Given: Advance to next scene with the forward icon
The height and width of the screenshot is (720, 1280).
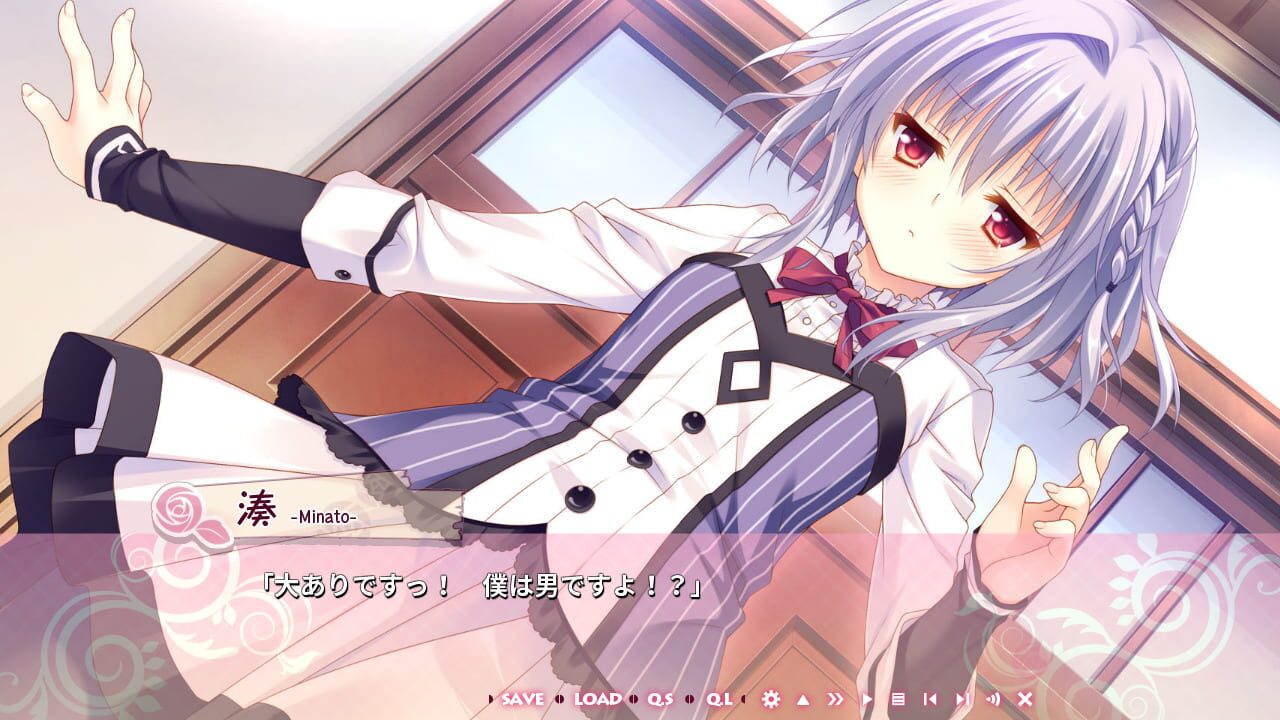Looking at the screenshot, I should 963,700.
